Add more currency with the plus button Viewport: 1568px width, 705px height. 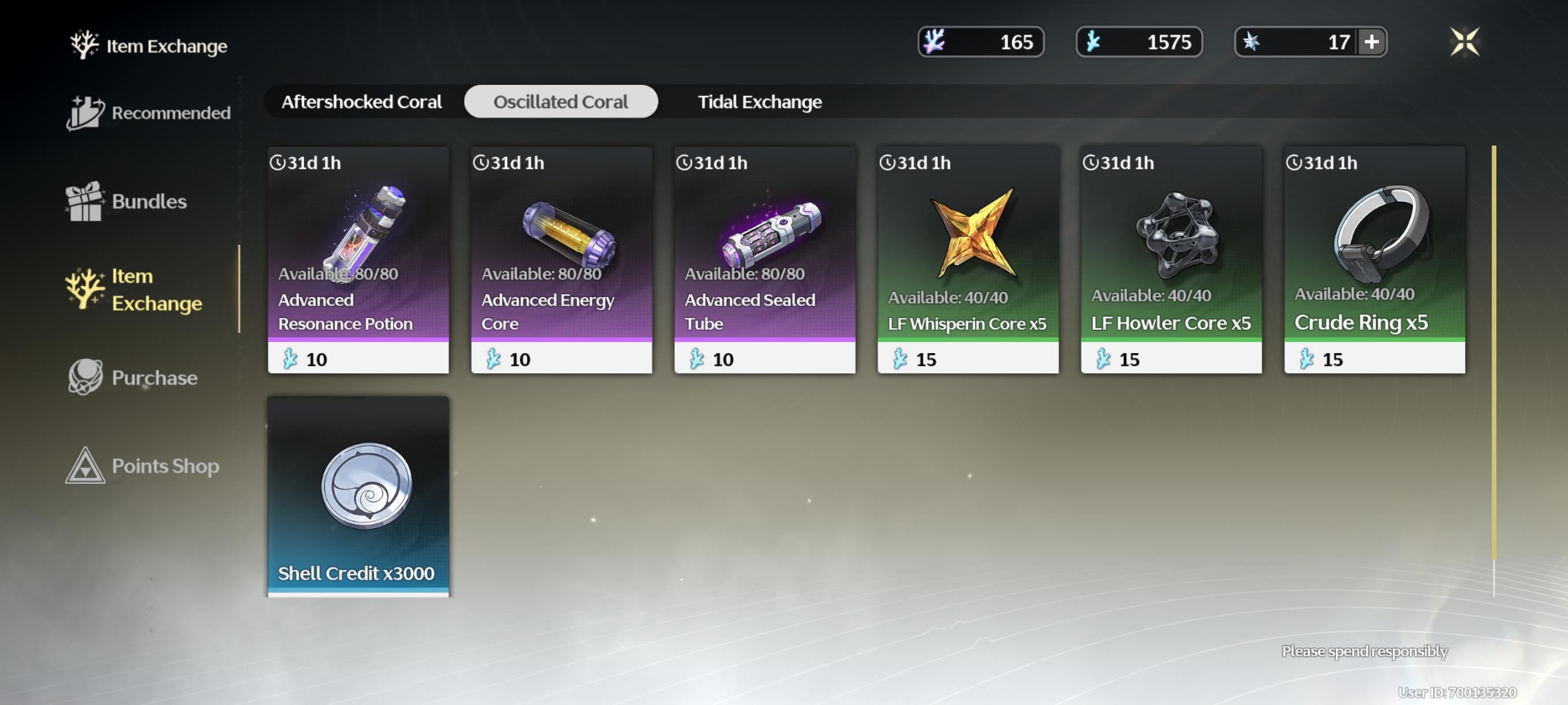pos(1371,42)
